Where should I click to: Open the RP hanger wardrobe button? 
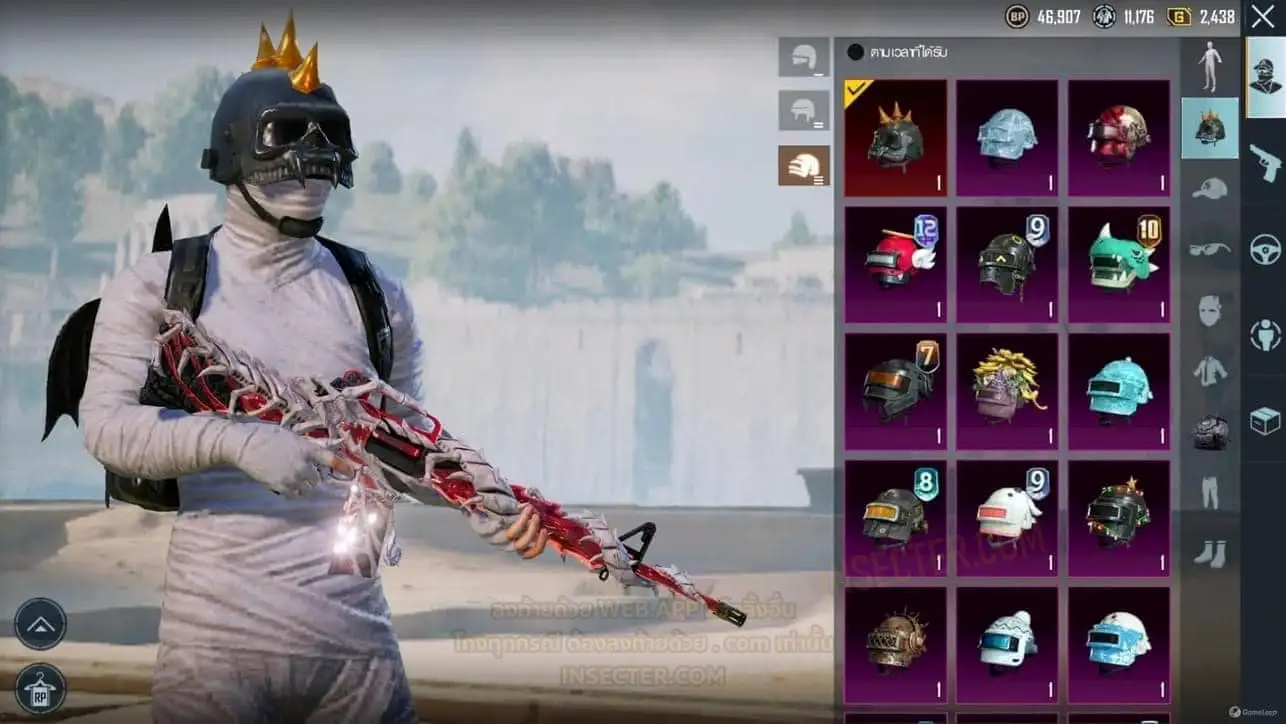(41, 689)
